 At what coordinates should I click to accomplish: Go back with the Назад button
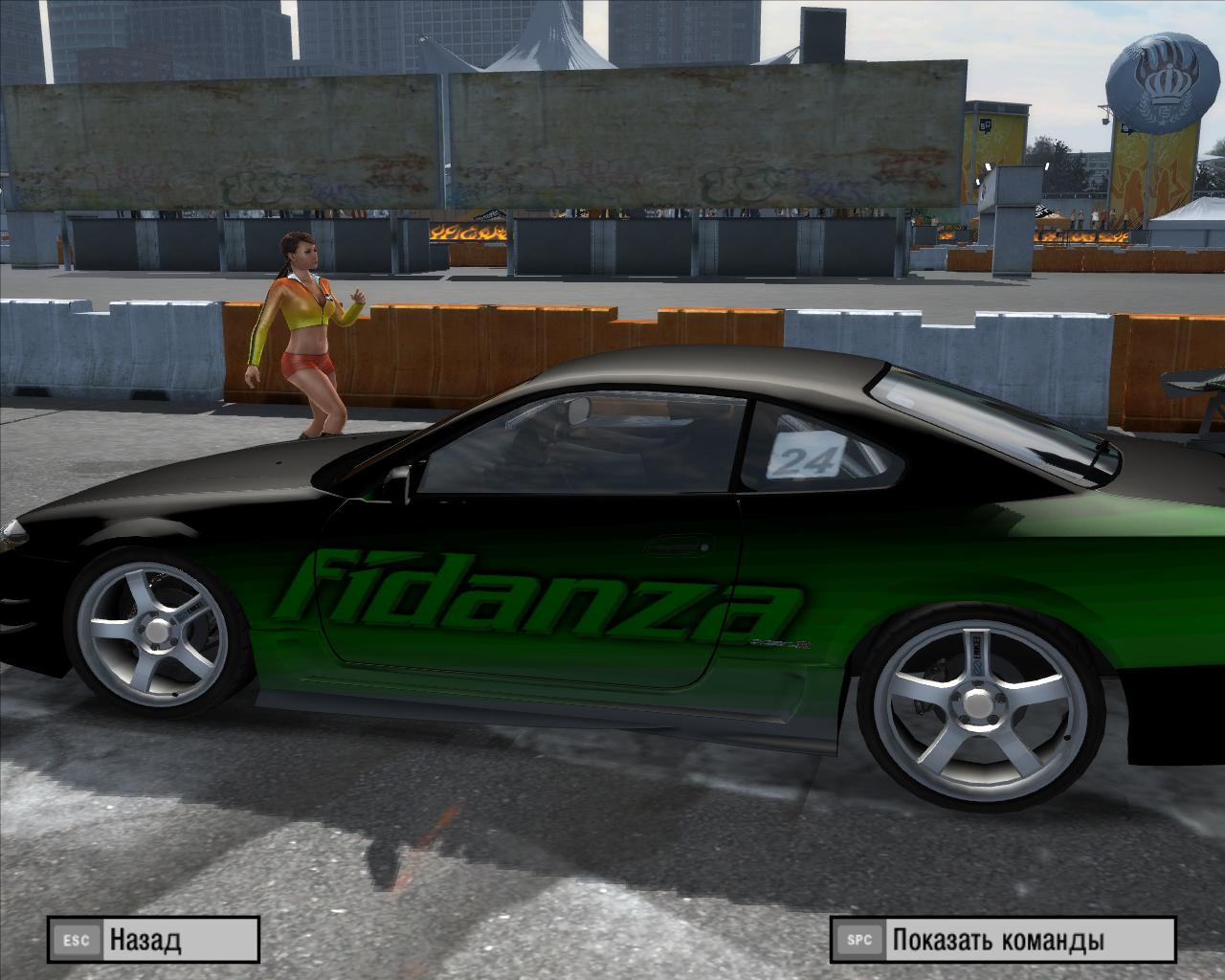click(153, 940)
